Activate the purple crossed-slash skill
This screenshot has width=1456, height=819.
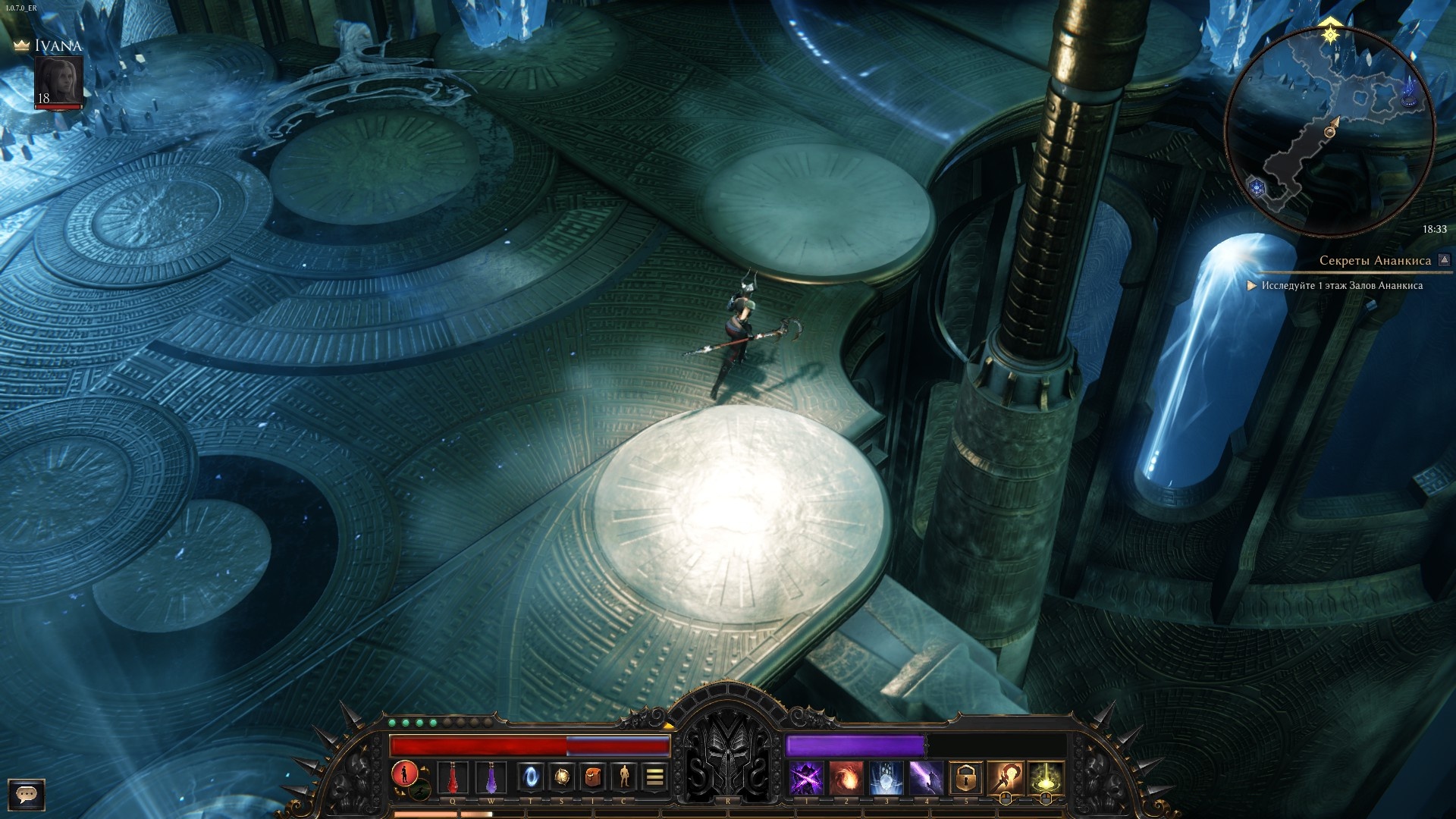(x=806, y=778)
